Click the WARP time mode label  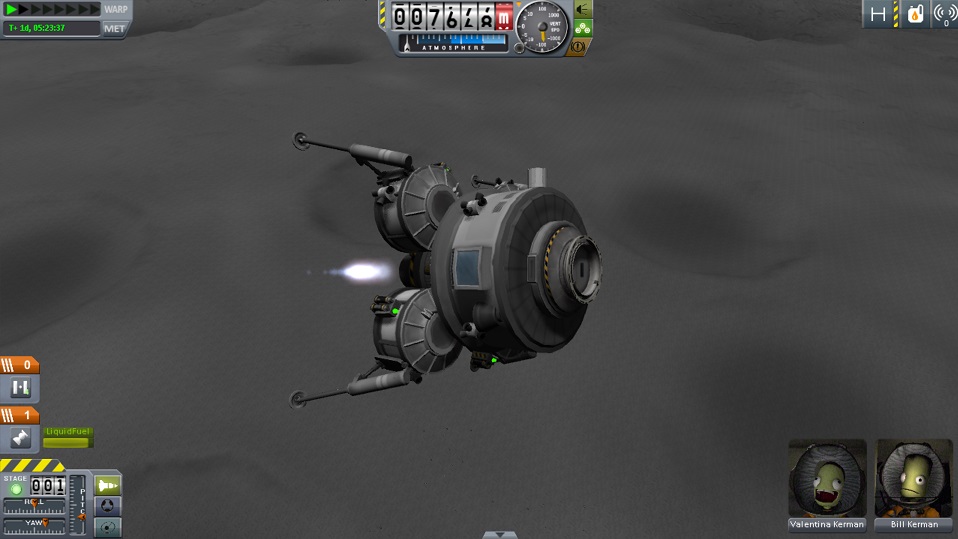click(116, 10)
